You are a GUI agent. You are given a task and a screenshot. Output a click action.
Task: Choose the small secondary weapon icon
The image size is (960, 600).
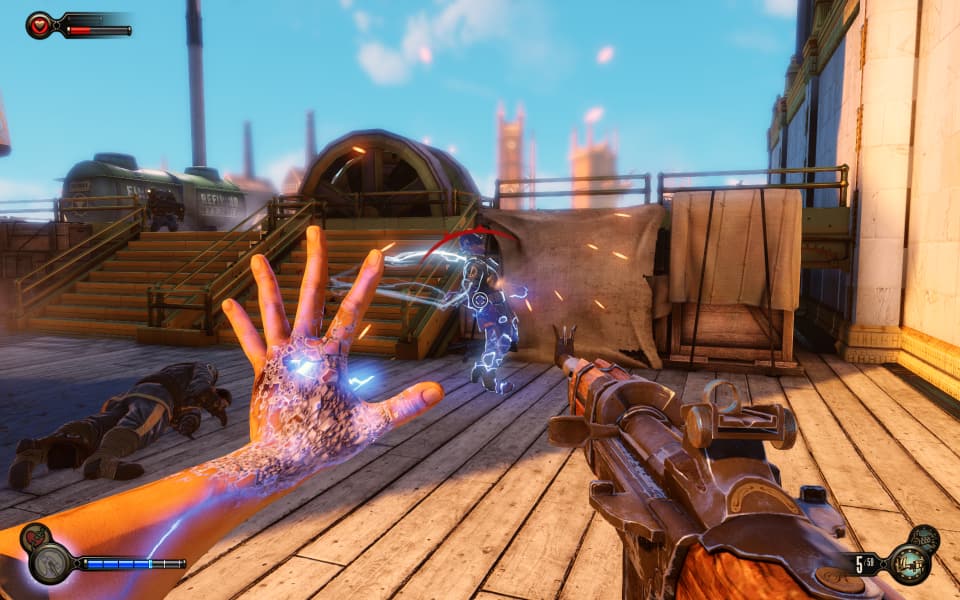tap(924, 538)
